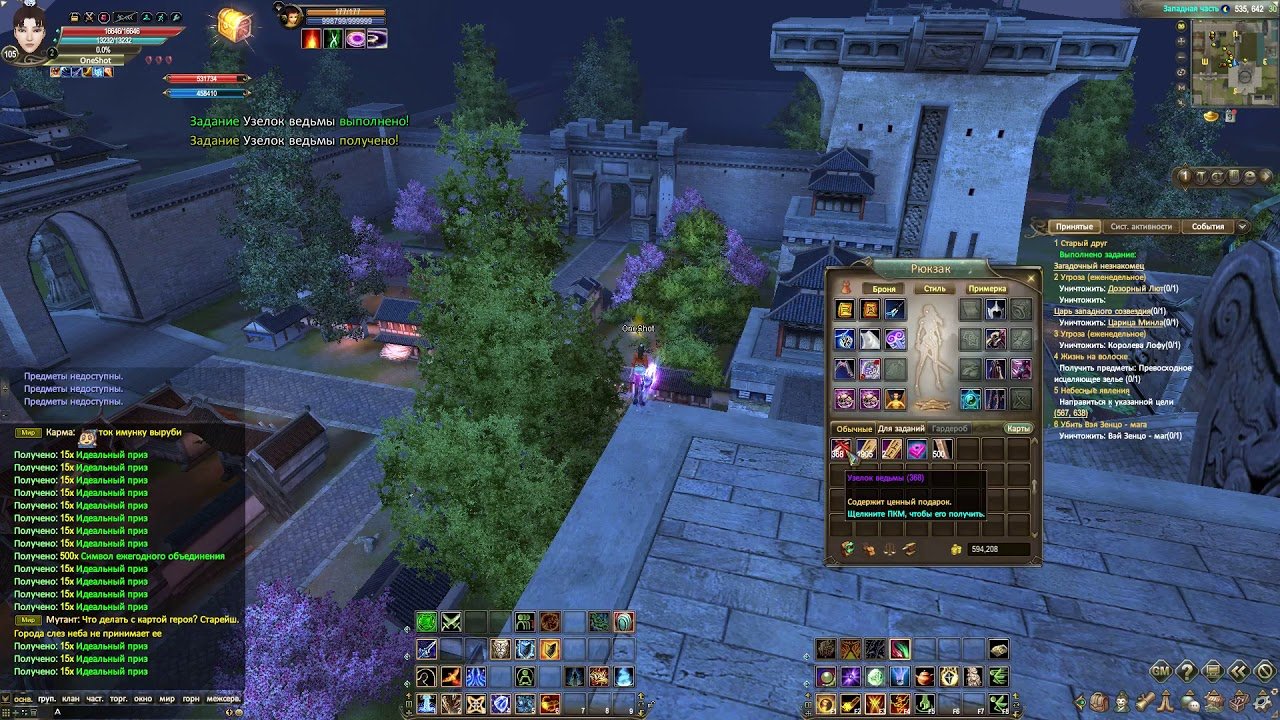Open the Стиль tab

pos(934,288)
